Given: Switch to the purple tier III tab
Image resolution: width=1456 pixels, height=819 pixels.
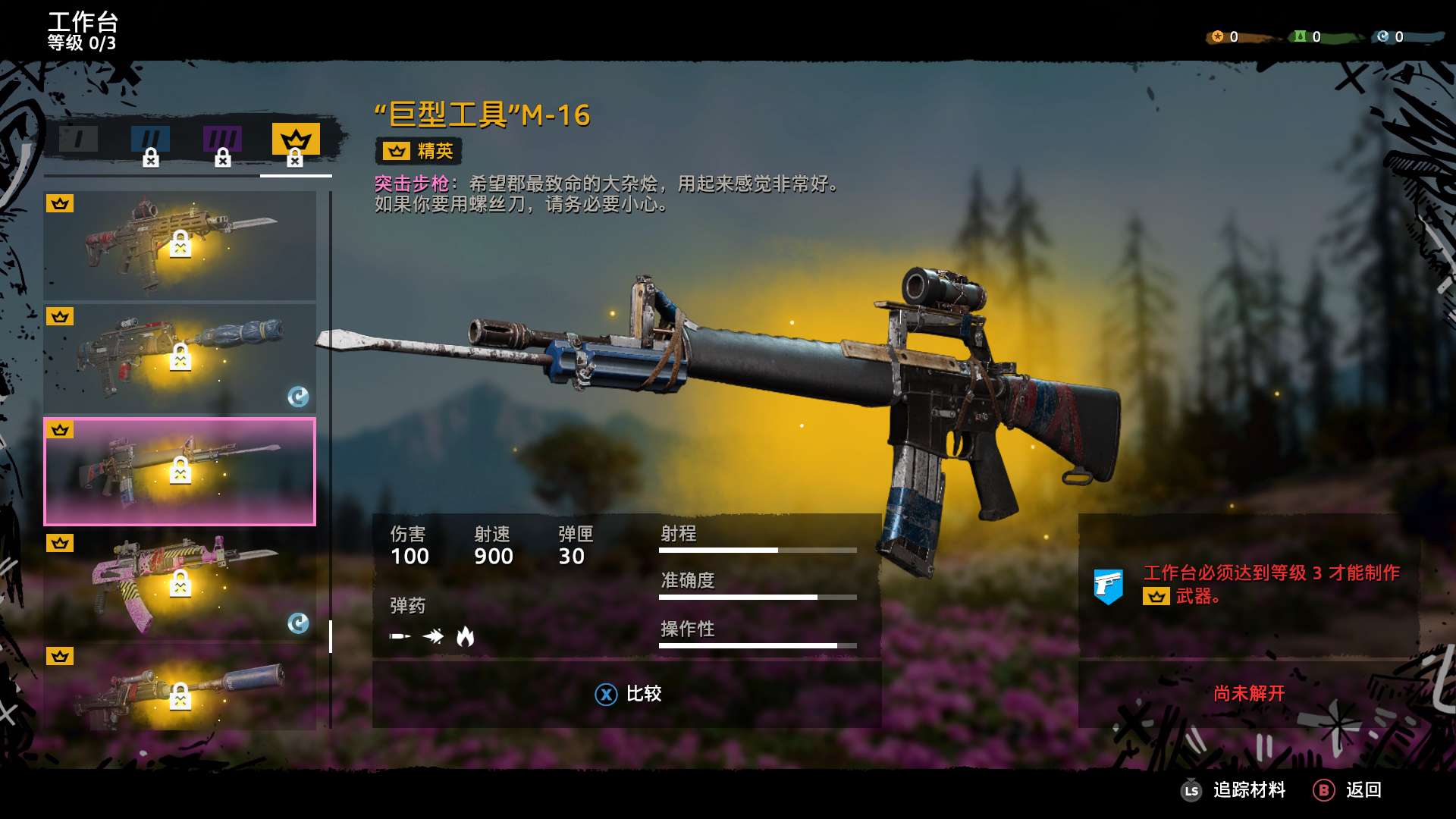Looking at the screenshot, I should click(222, 140).
